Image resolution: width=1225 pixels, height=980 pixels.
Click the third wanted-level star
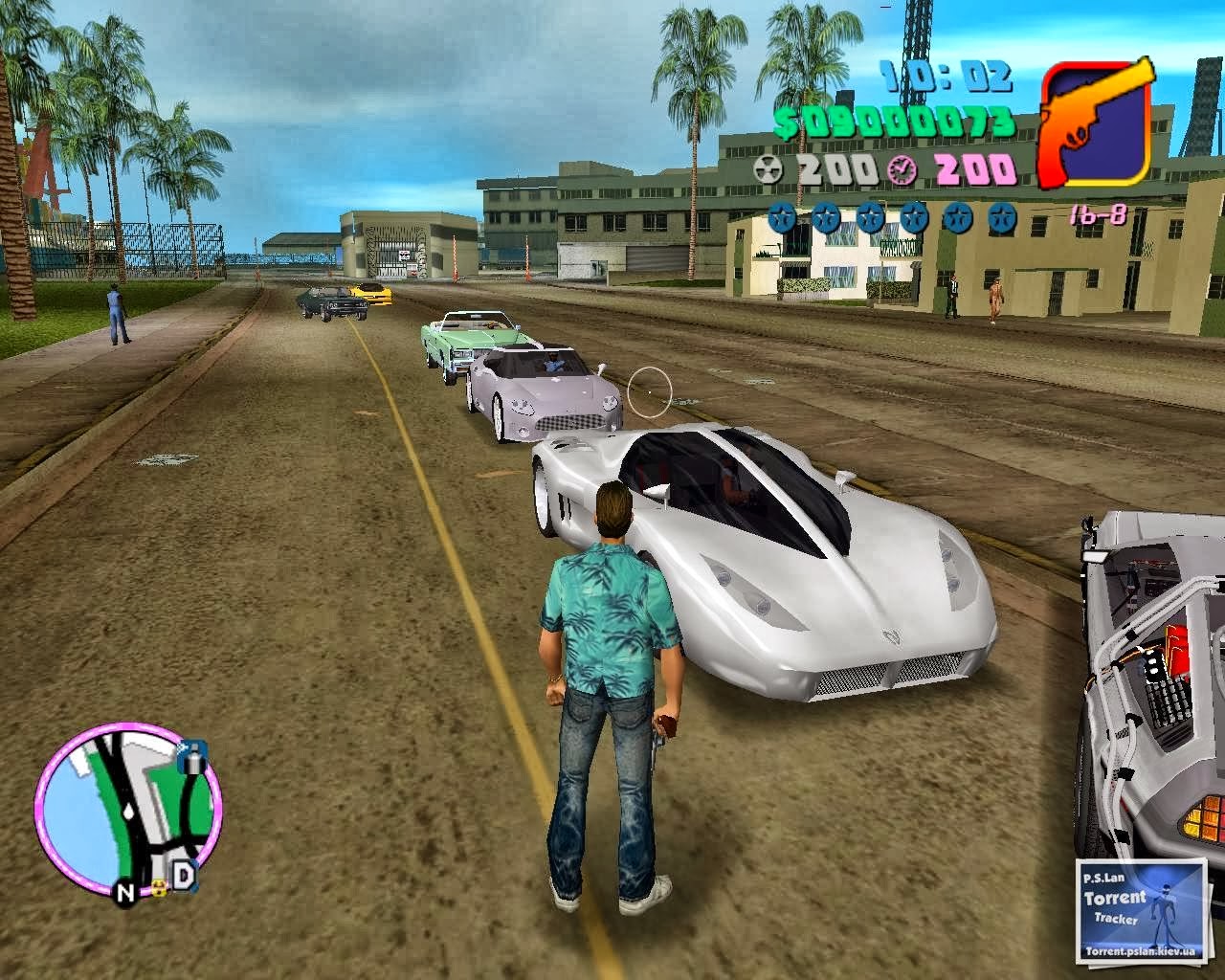pyautogui.click(x=869, y=218)
